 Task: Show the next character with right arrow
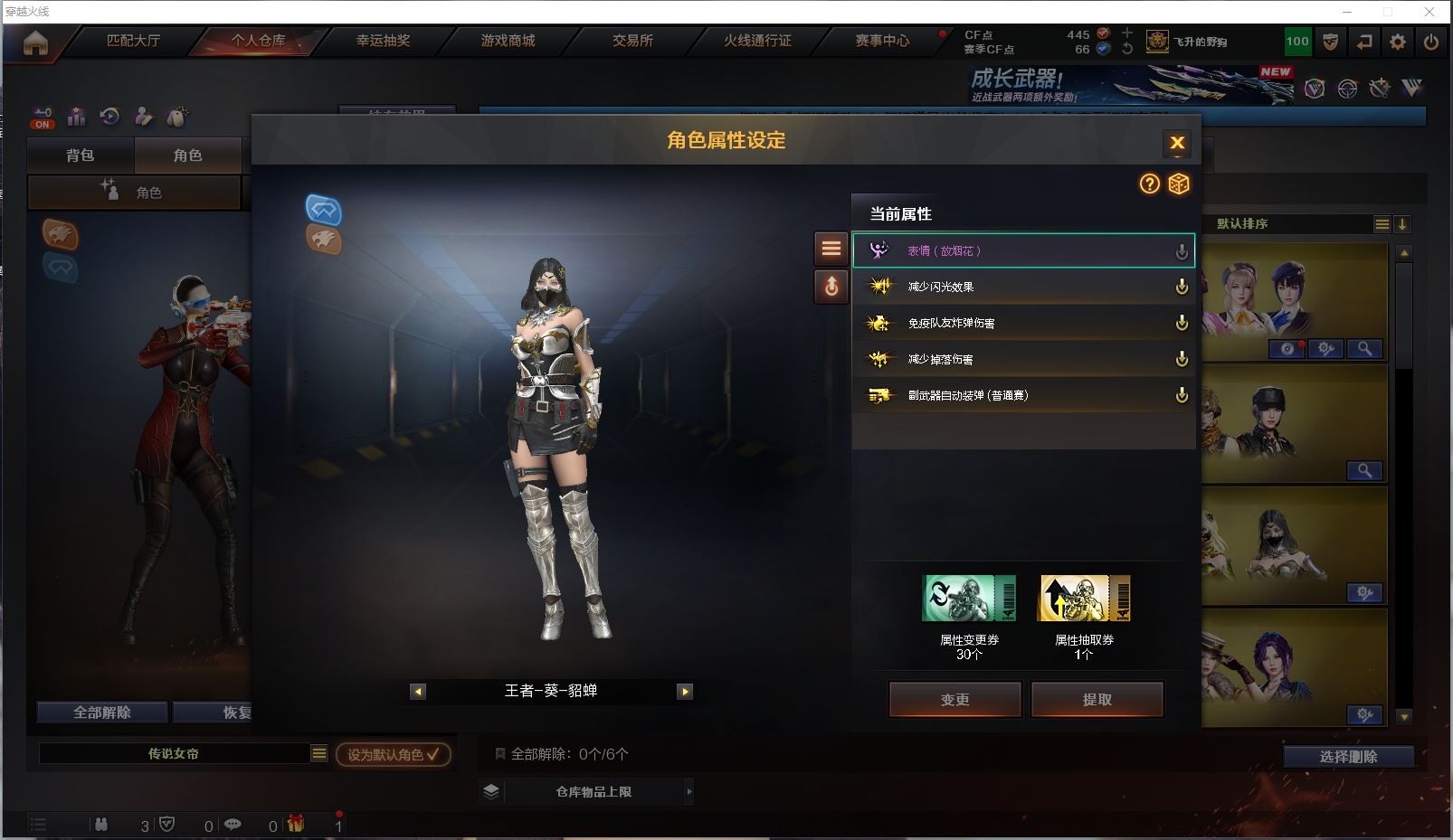(685, 692)
